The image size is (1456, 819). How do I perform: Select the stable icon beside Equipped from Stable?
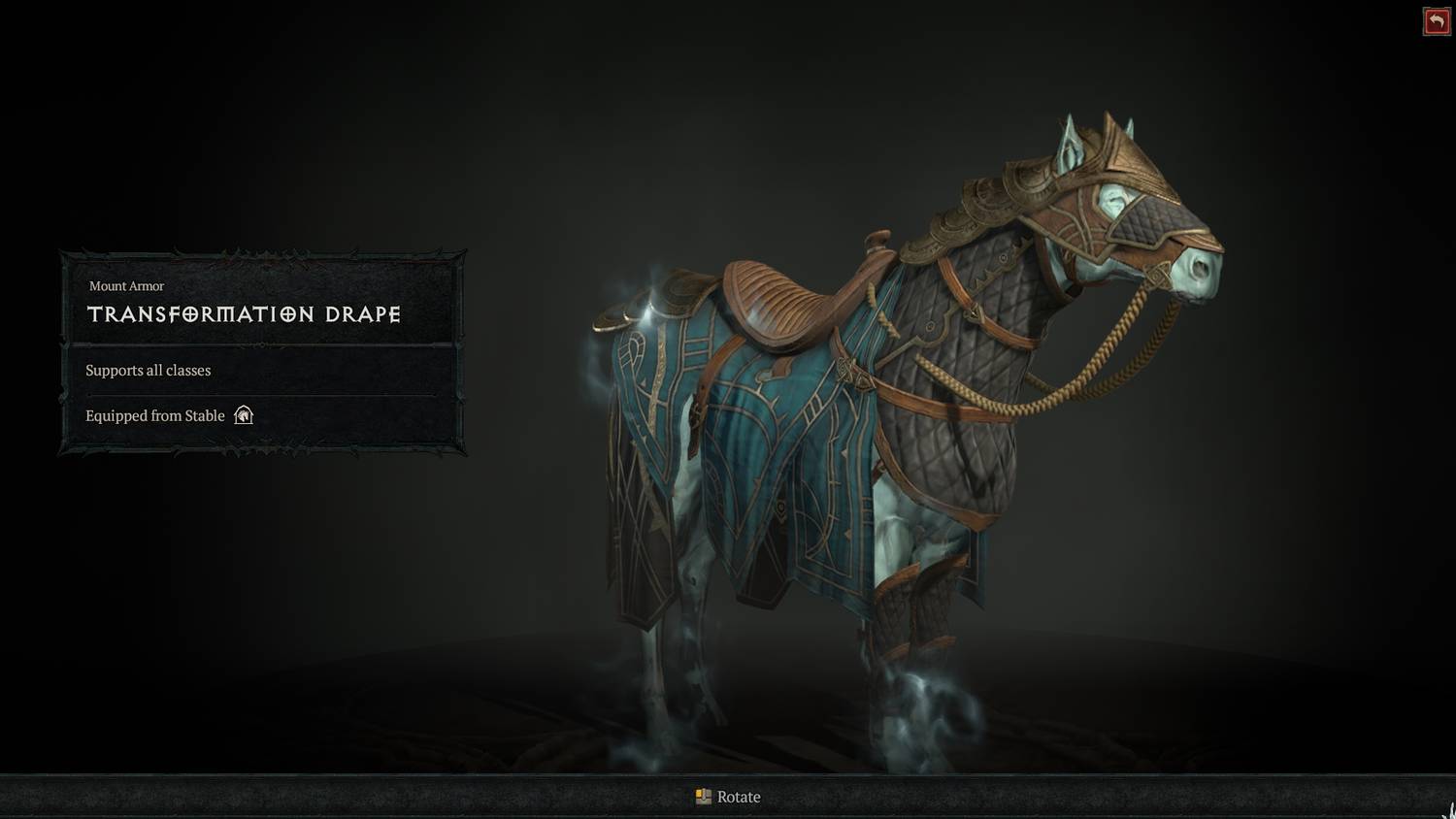pyautogui.click(x=243, y=415)
